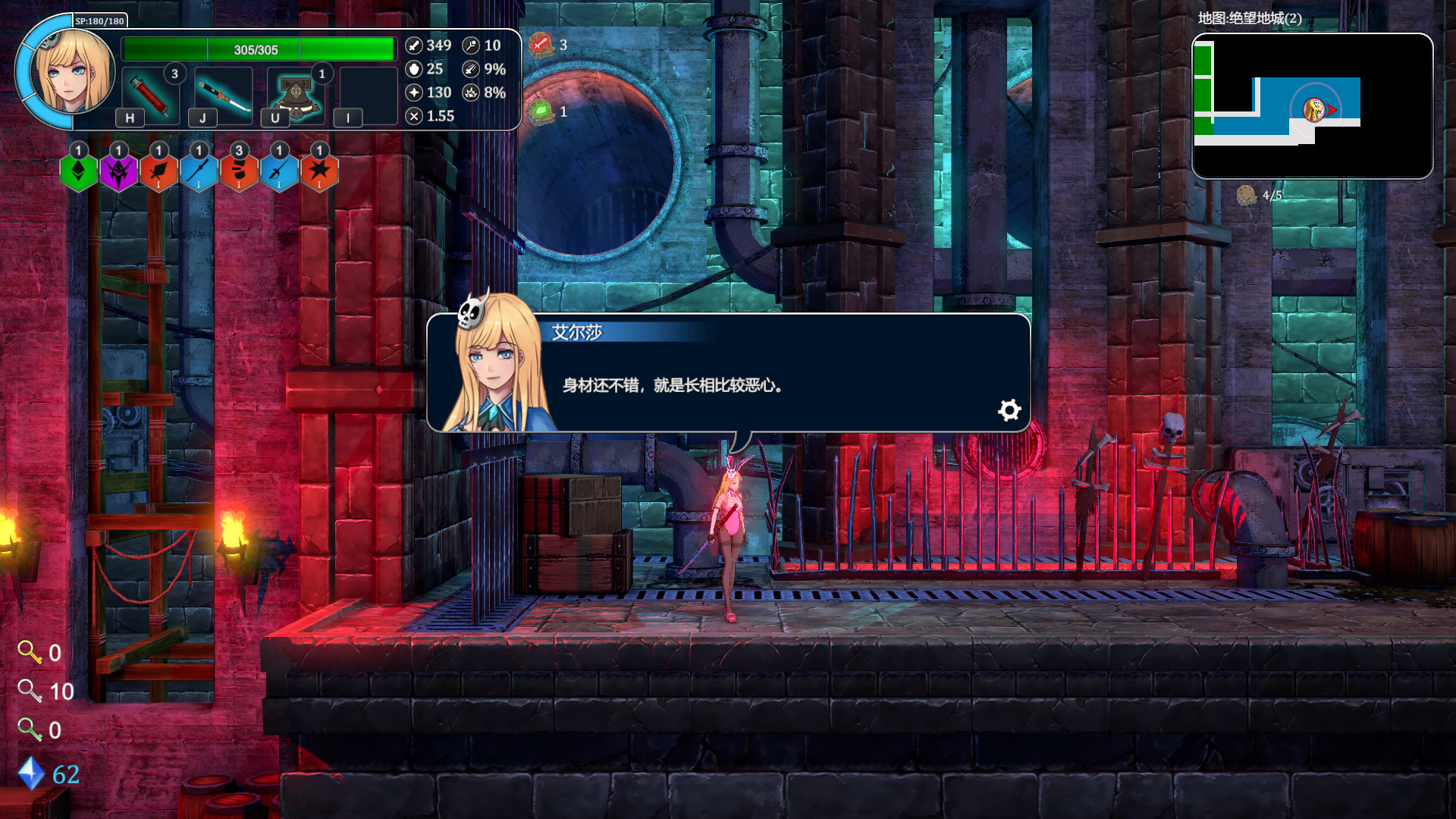1456x819 pixels.
Task: Click the blue diamond currency icon
Action: pos(31,773)
